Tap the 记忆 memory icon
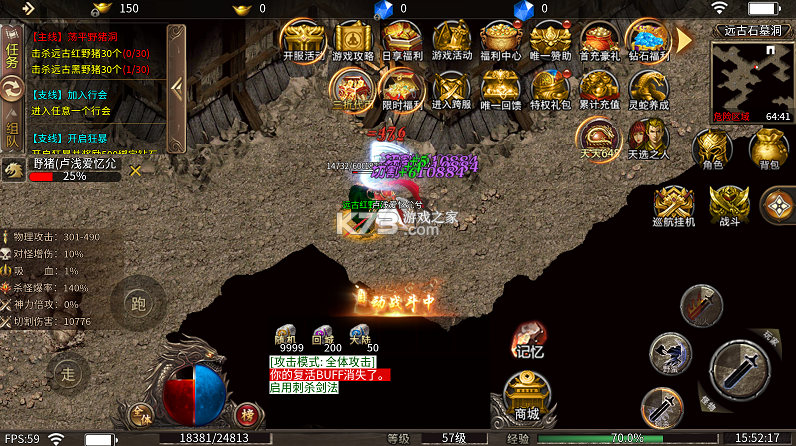796x446 pixels. pos(529,339)
